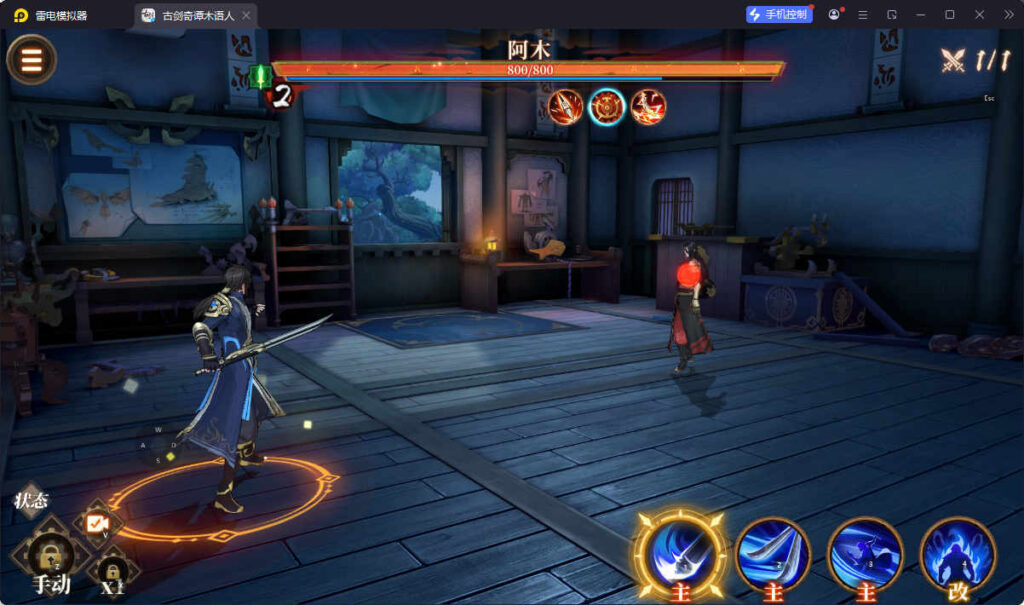
Task: Close the 古剑奇谭木语人 emulator tab
Action: coord(246,15)
